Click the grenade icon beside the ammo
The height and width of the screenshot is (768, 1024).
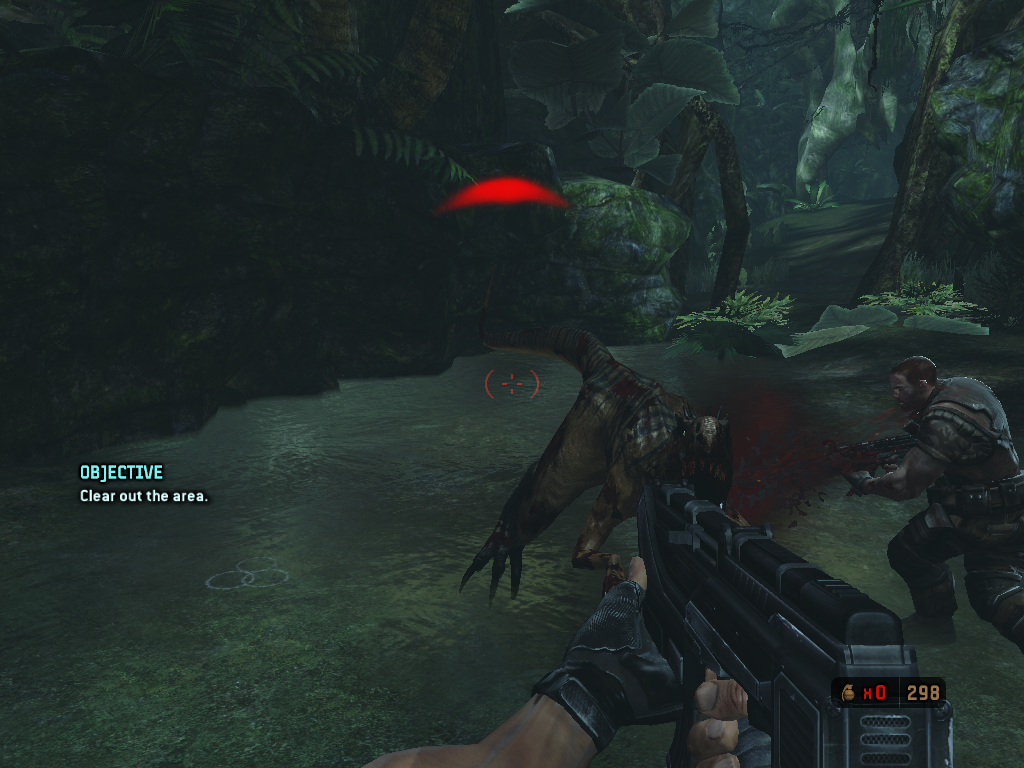[x=848, y=692]
